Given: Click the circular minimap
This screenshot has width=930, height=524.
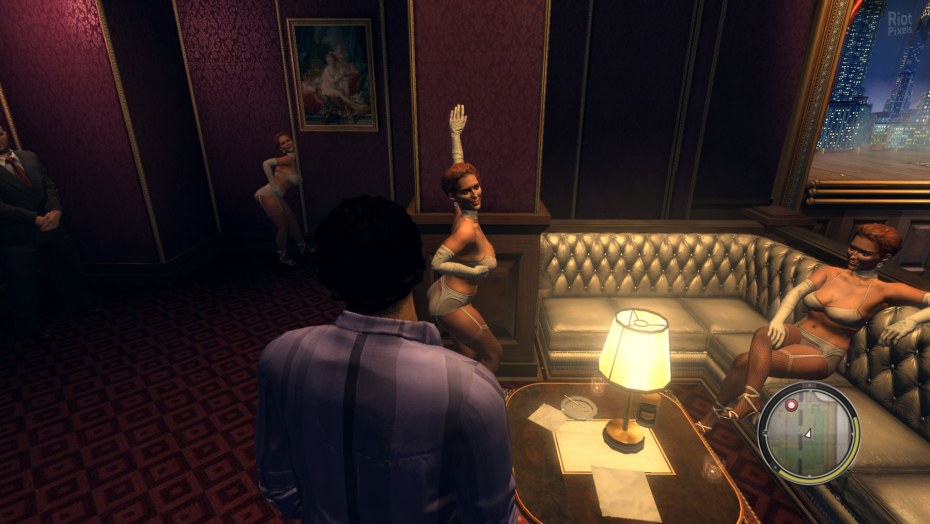Looking at the screenshot, I should (x=808, y=433).
